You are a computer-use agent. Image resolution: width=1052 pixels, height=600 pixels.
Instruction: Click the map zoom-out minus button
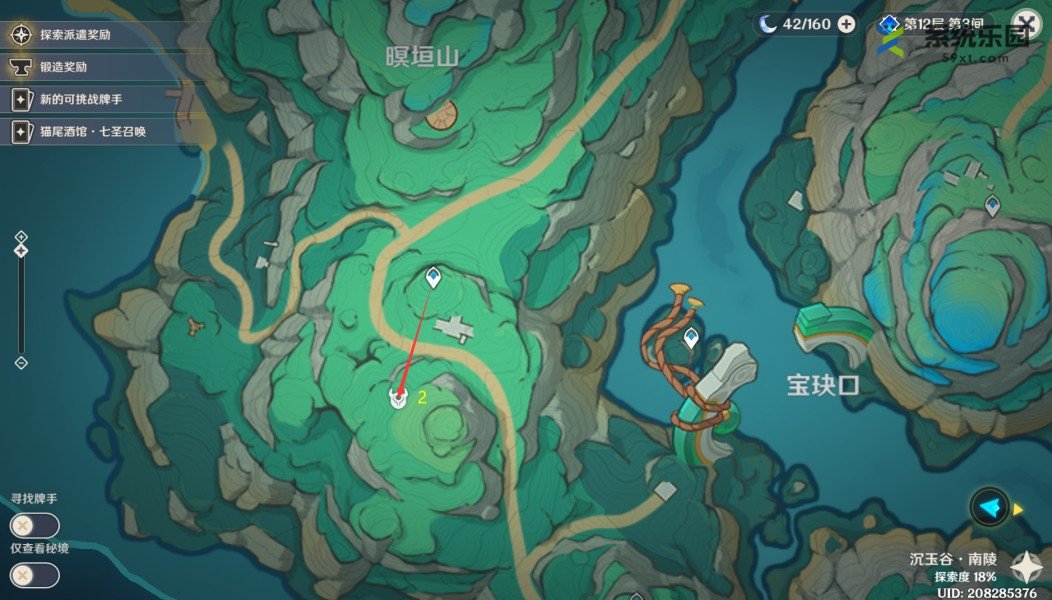click(21, 362)
